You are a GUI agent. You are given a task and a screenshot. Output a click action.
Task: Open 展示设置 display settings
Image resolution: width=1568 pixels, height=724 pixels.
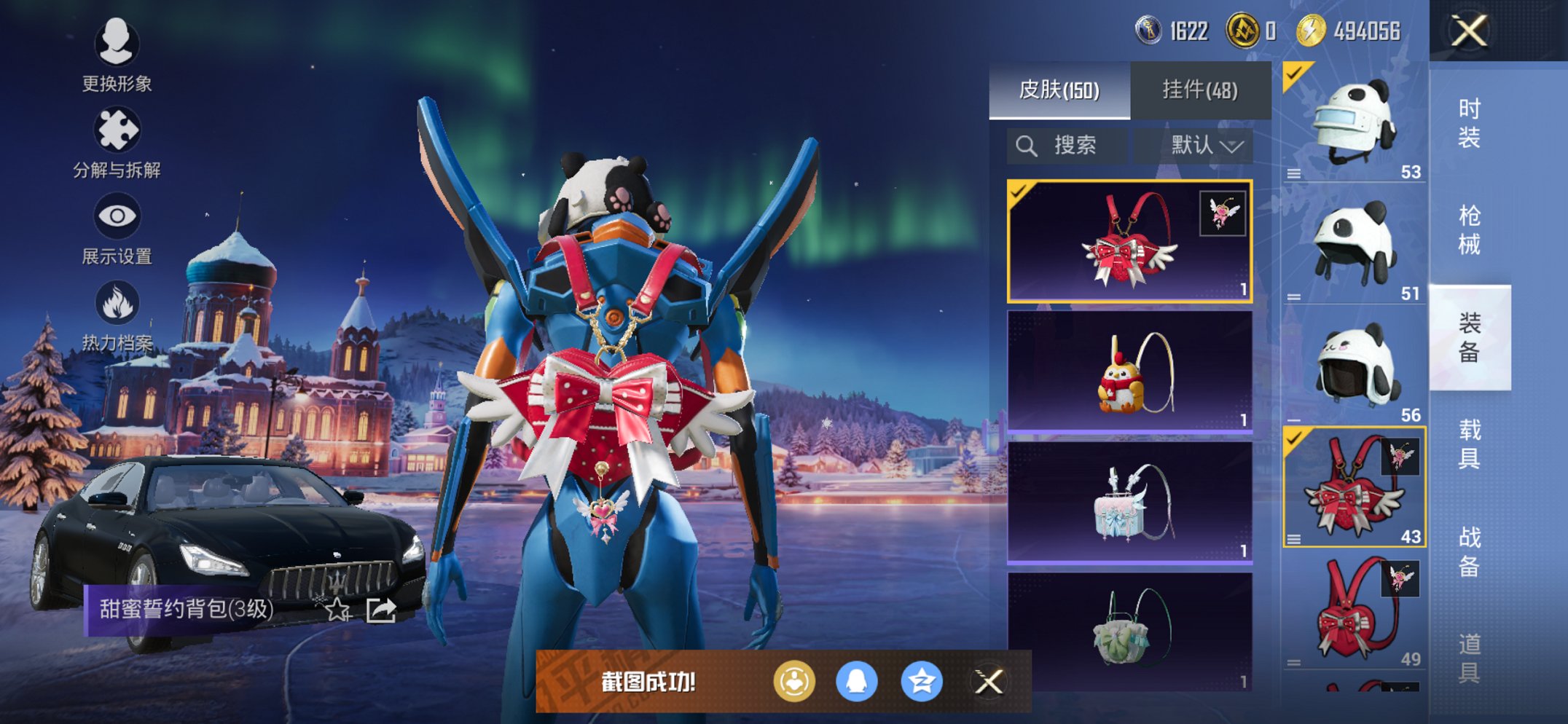tap(117, 229)
